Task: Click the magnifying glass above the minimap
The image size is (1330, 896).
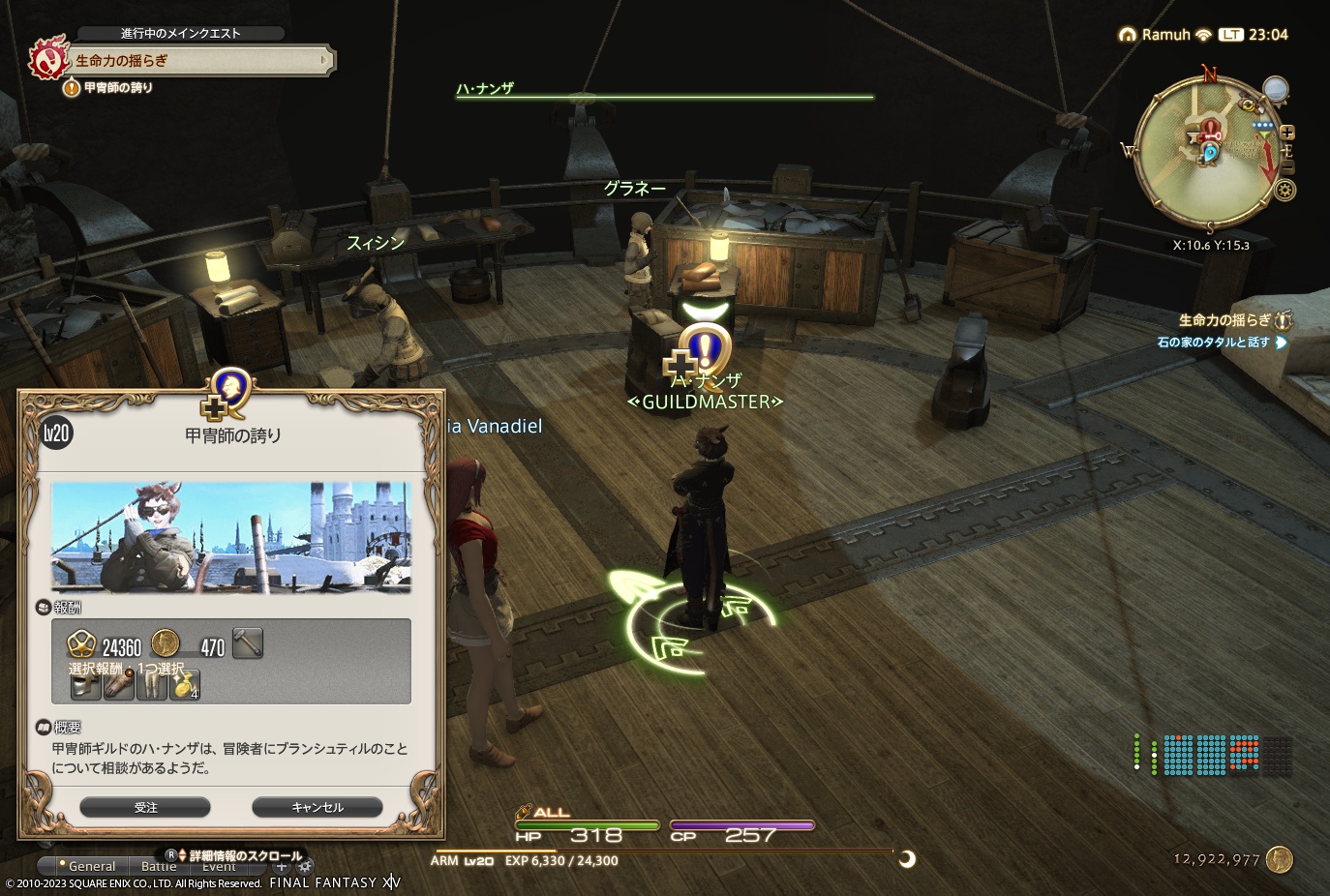Action: [x=1275, y=89]
